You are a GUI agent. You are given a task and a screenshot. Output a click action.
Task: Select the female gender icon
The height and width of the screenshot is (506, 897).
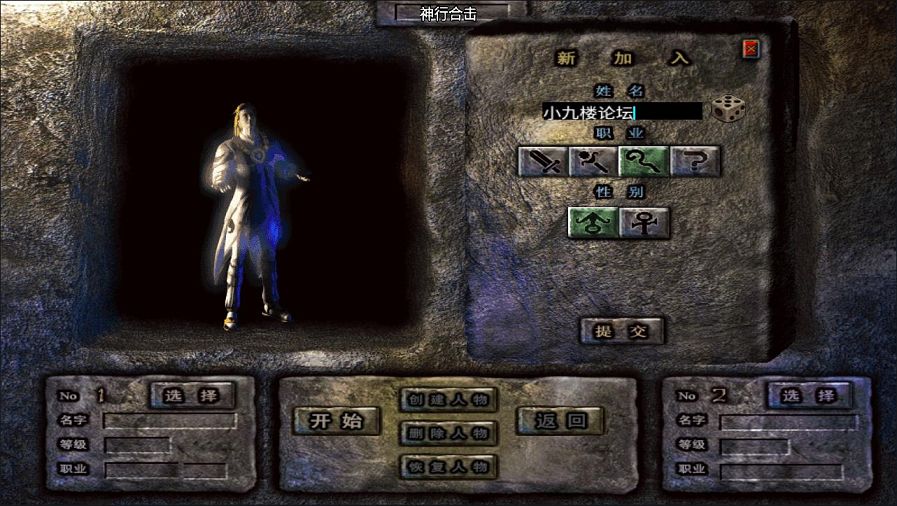coord(644,222)
